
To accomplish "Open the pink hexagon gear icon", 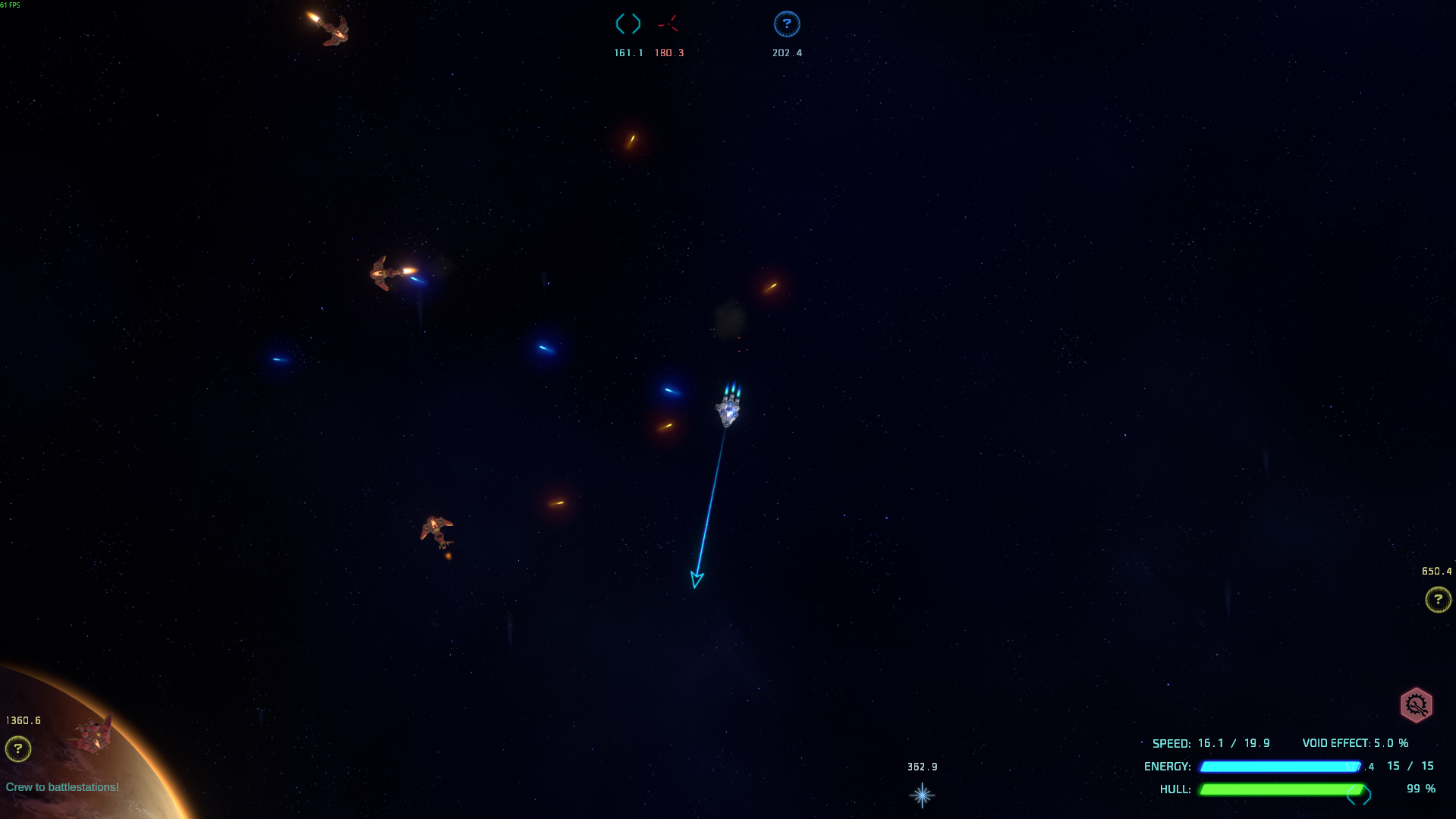I will [1416, 705].
